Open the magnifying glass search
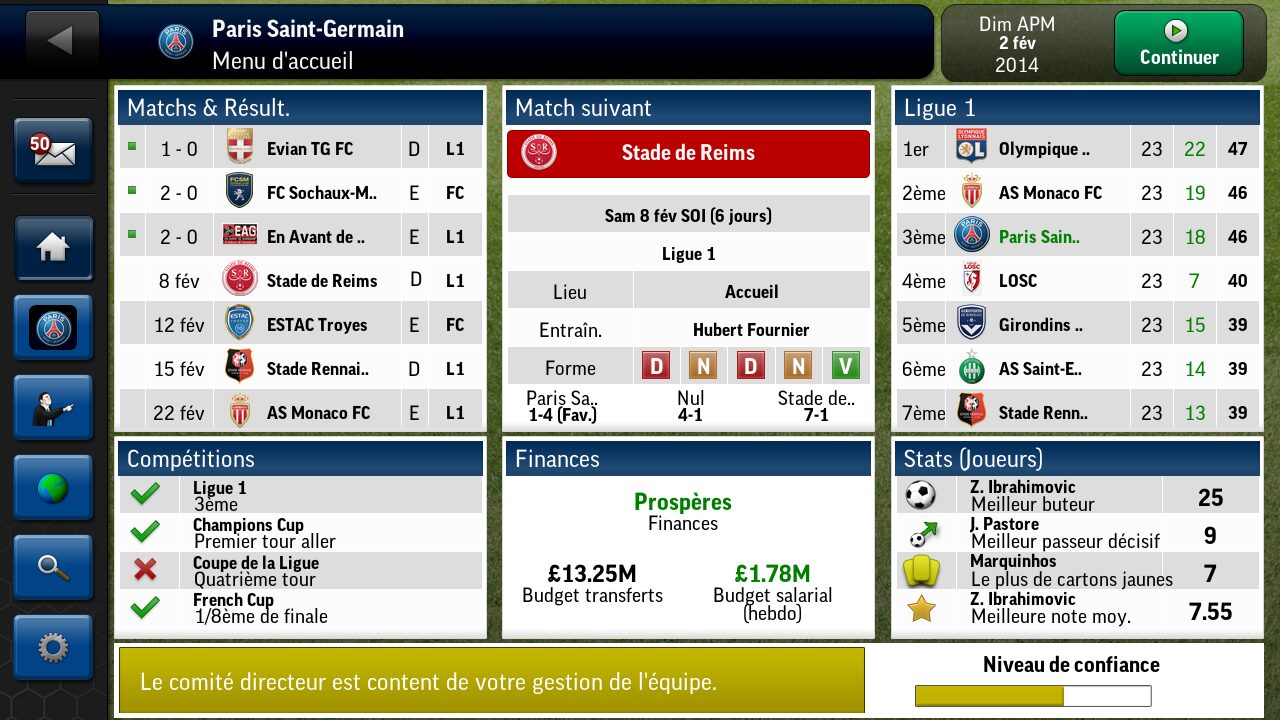This screenshot has height=720, width=1280. click(53, 568)
